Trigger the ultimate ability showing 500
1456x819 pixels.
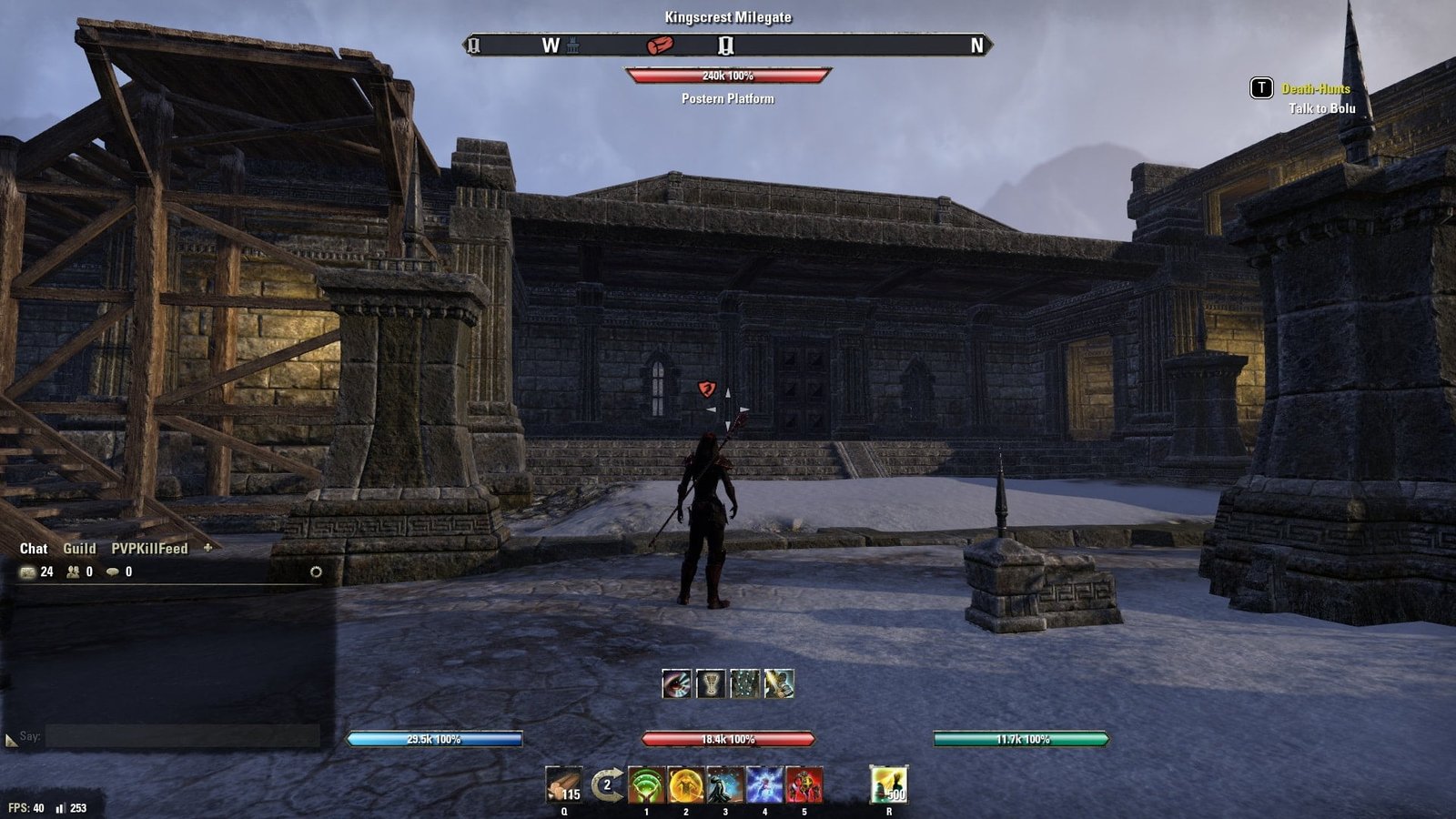888,784
